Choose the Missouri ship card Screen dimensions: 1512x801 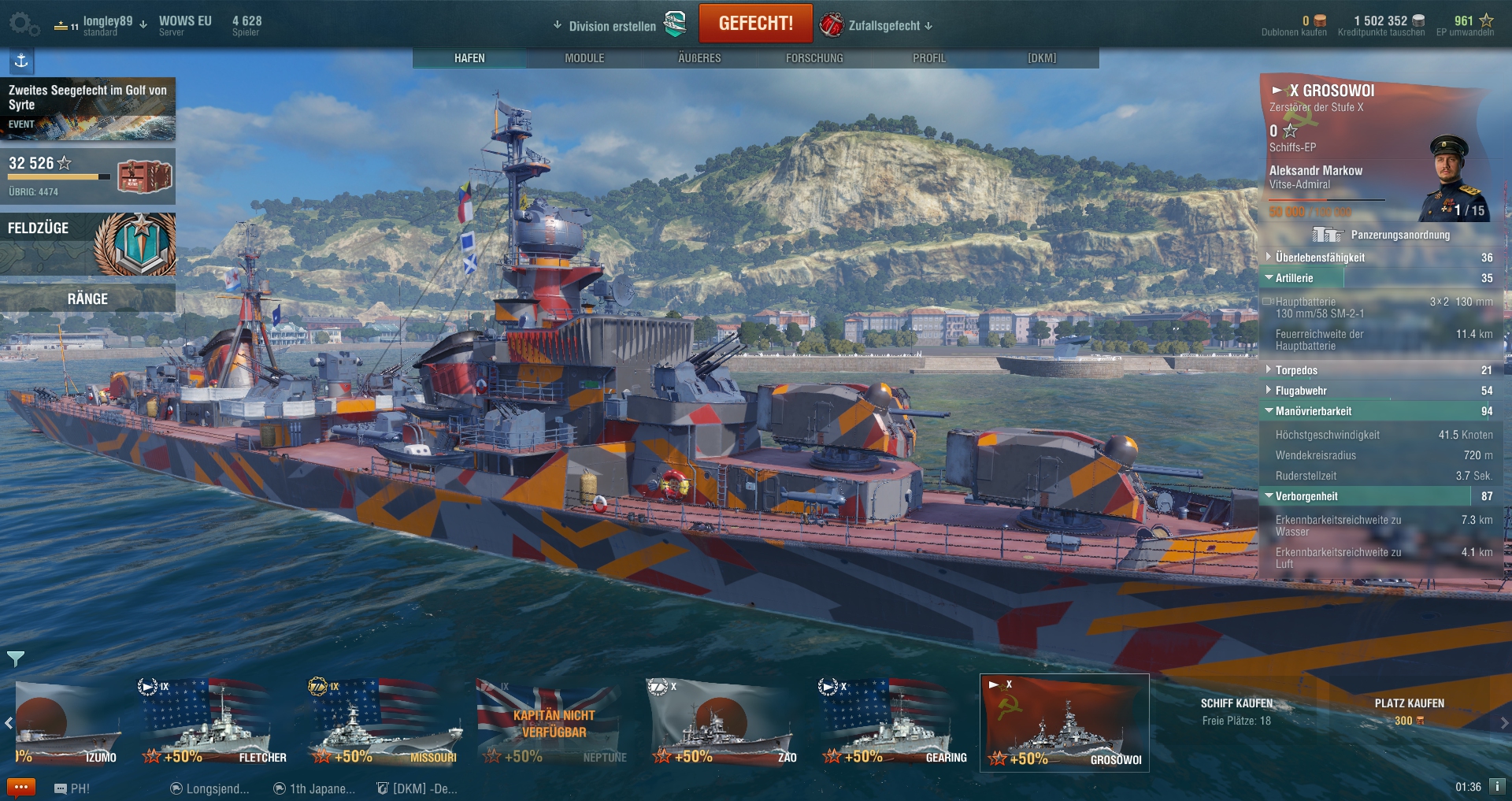click(384, 722)
